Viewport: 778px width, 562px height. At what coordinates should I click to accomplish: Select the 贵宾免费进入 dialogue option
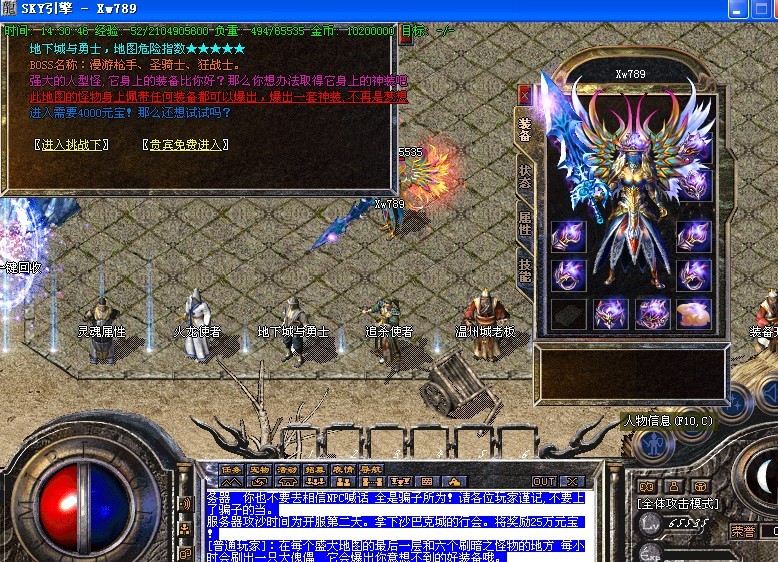[187, 145]
